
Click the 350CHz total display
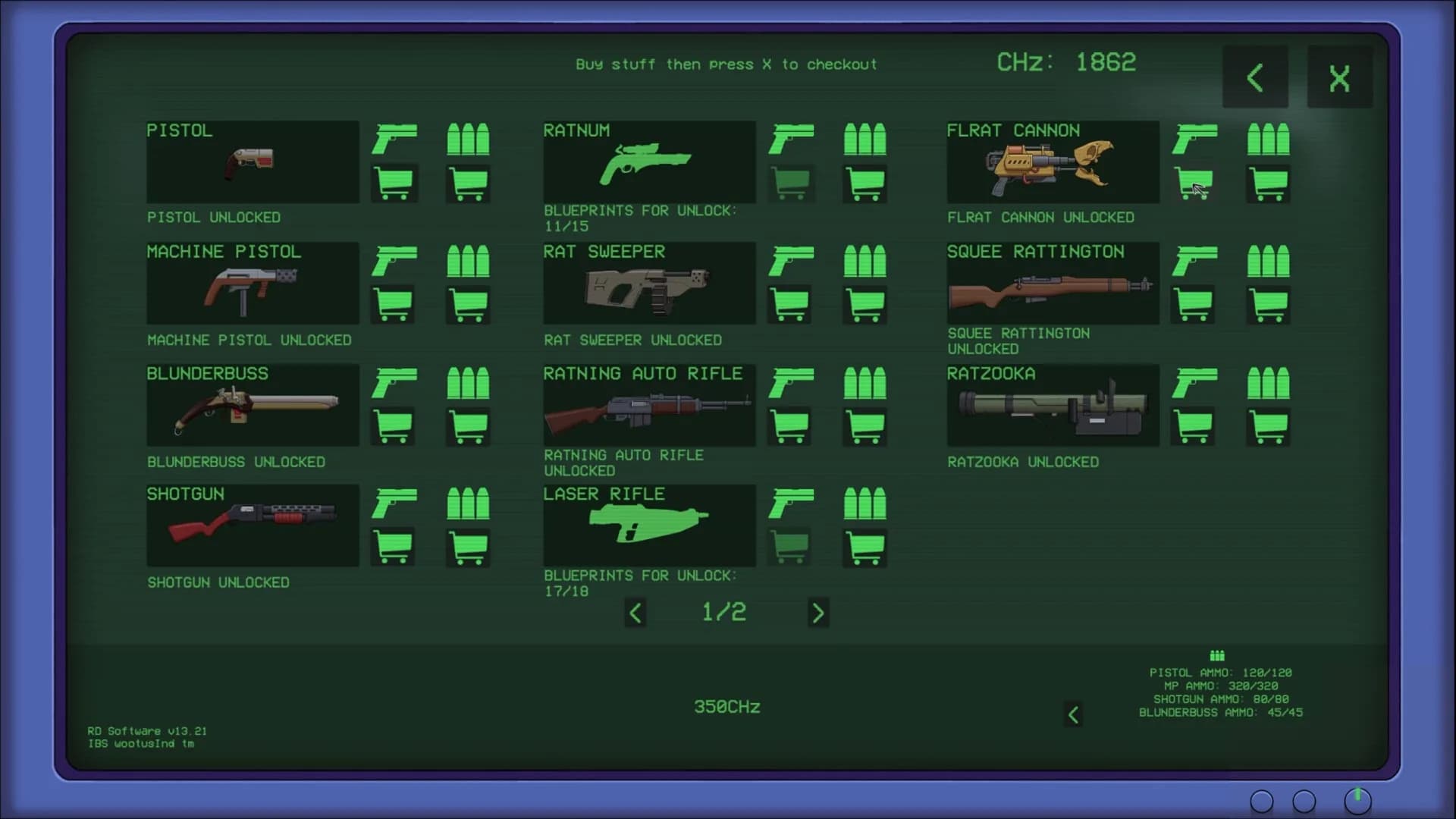[726, 706]
